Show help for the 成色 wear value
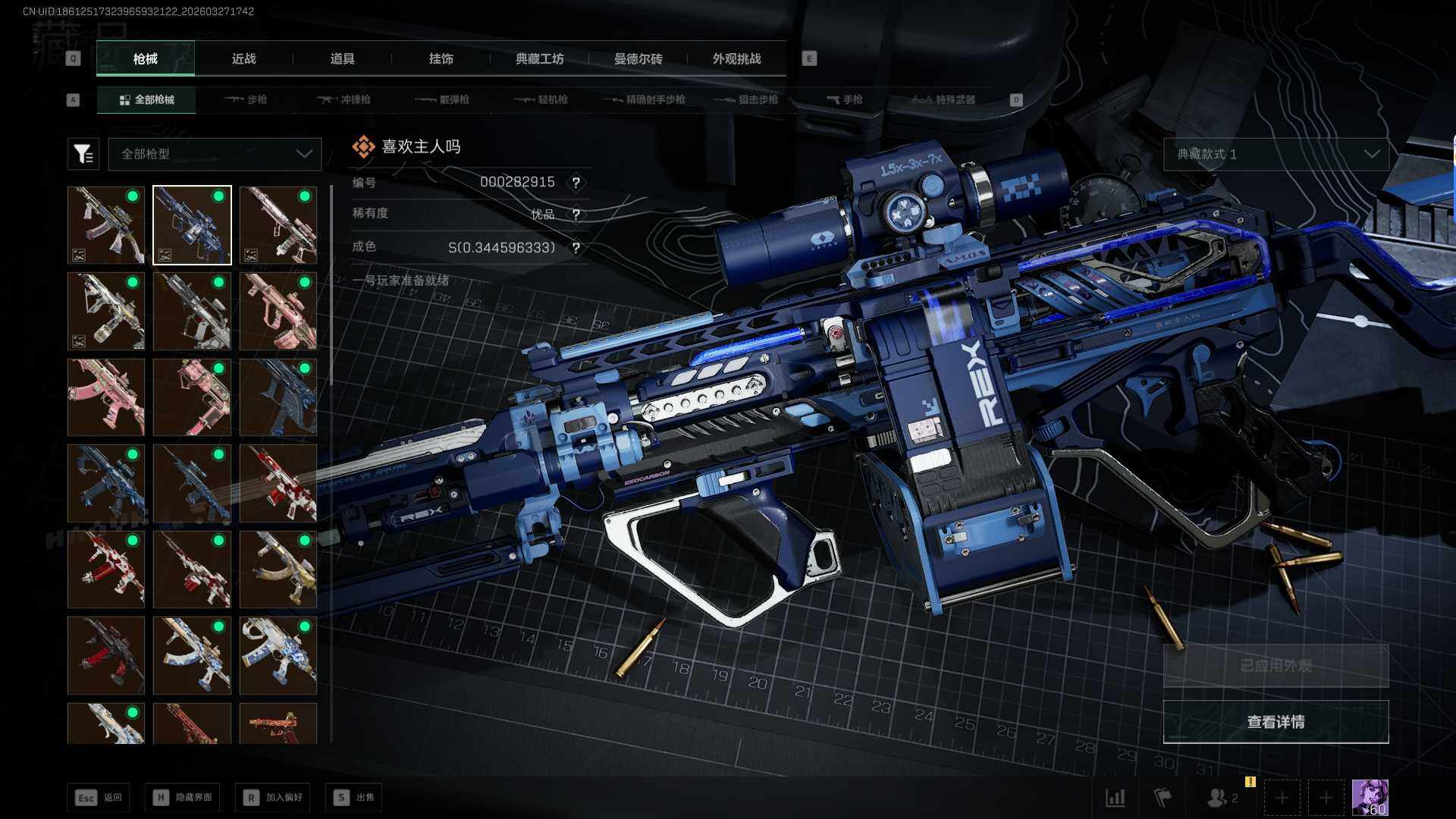Viewport: 1456px width, 819px height. [576, 248]
